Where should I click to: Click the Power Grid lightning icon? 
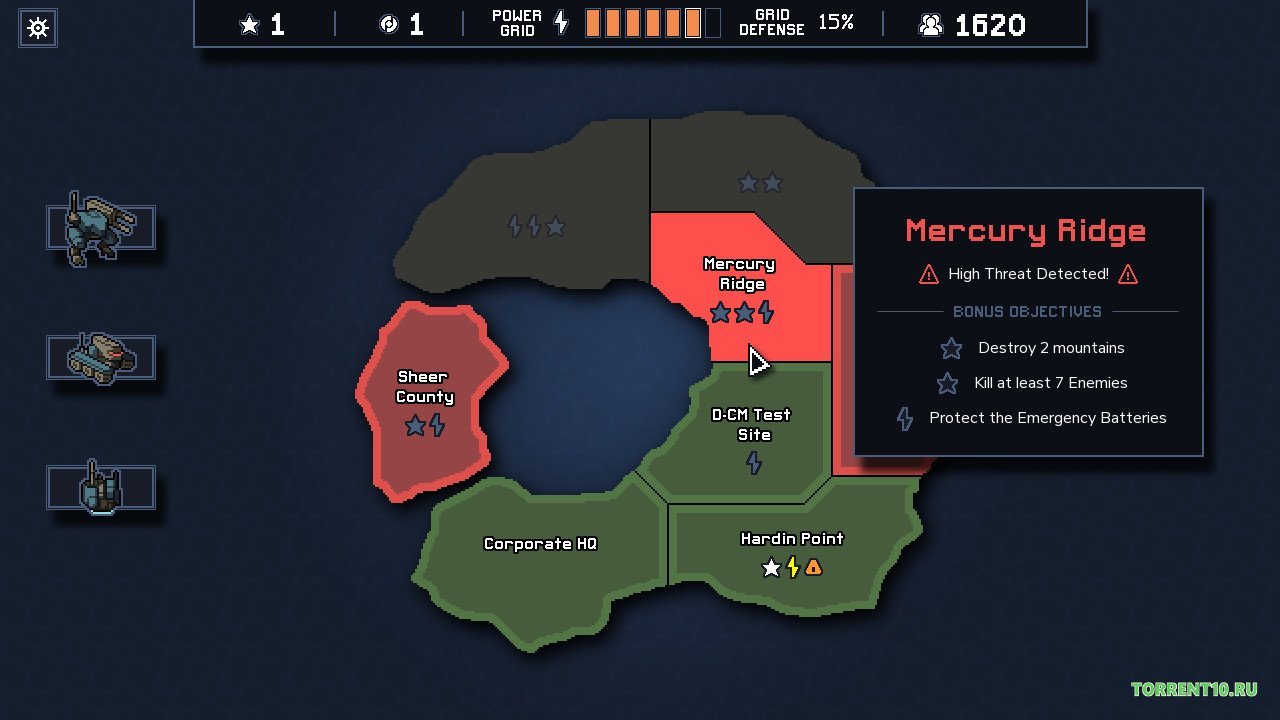(560, 23)
